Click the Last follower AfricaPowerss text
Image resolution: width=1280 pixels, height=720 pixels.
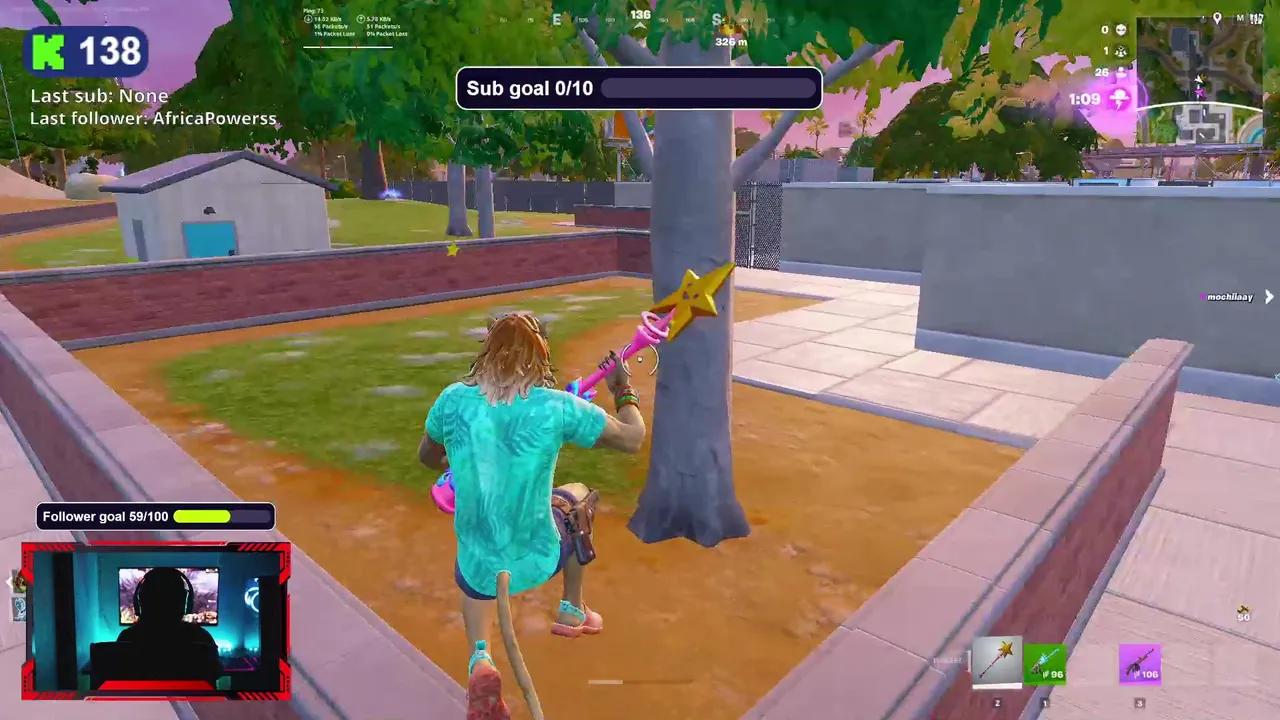click(x=153, y=118)
